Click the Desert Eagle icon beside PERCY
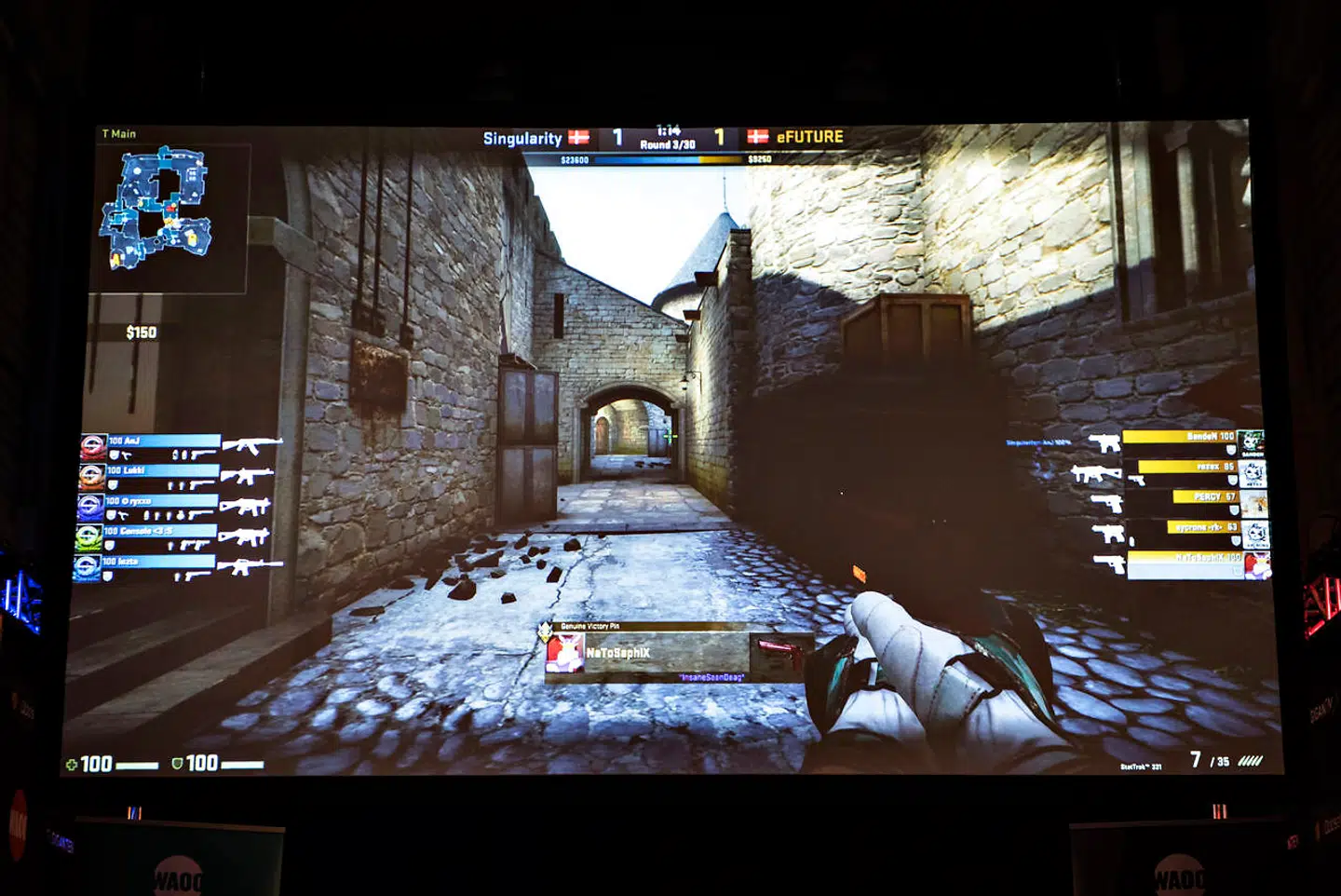This screenshot has height=896, width=1341. coord(1107,503)
